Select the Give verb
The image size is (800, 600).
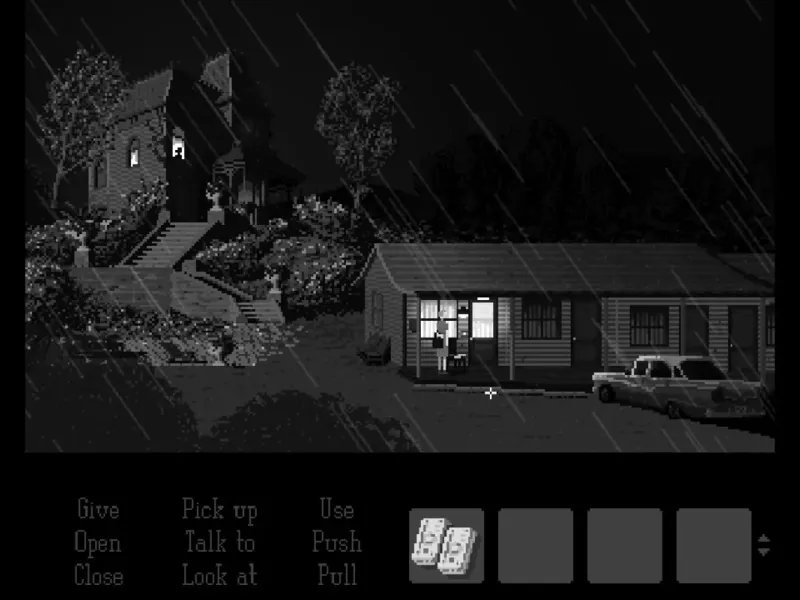98,510
